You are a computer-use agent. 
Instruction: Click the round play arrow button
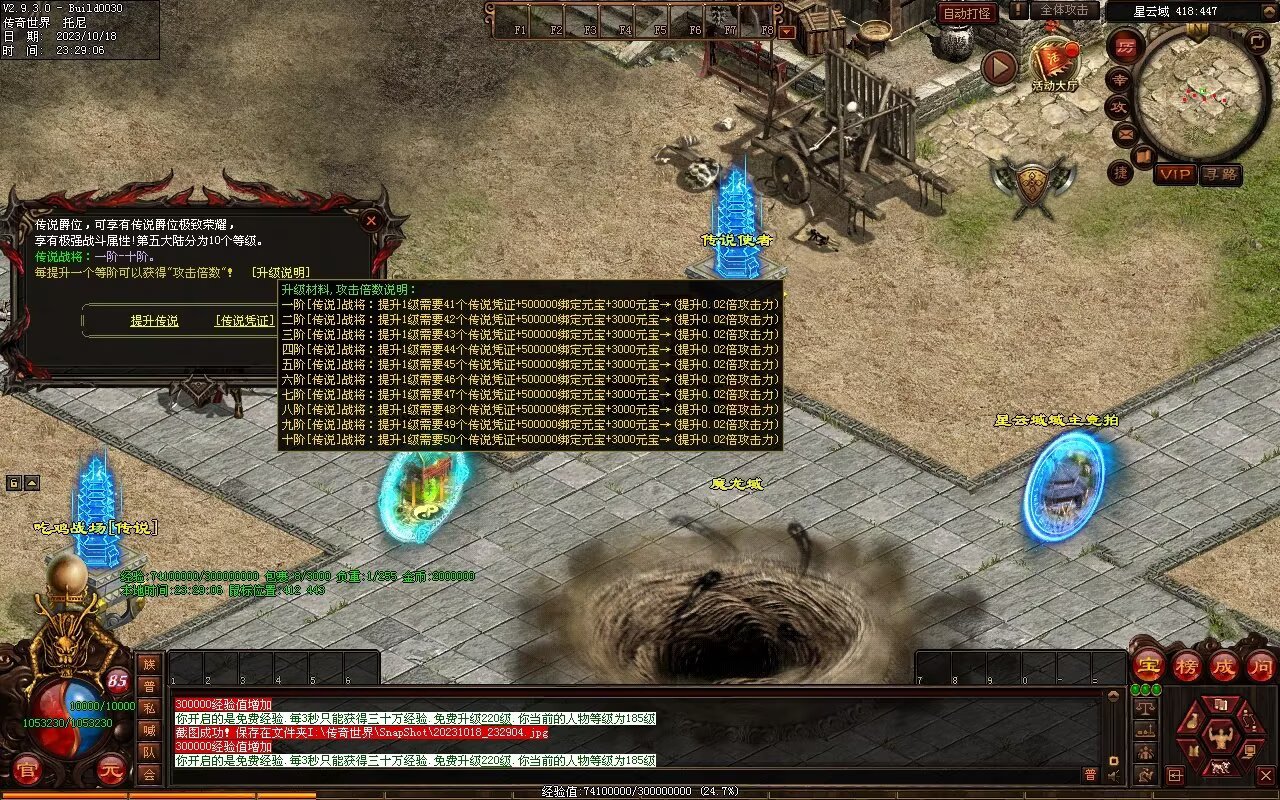click(x=998, y=67)
